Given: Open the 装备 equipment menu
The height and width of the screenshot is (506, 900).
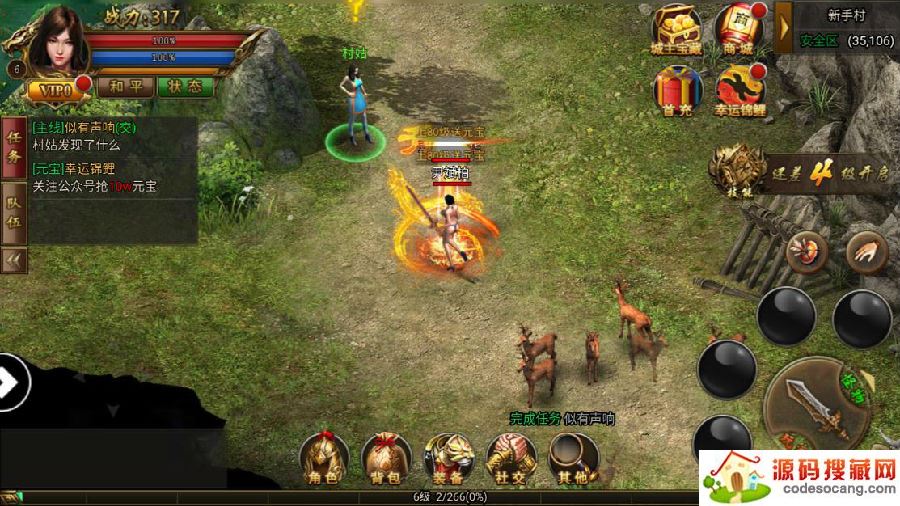Looking at the screenshot, I should (448, 461).
